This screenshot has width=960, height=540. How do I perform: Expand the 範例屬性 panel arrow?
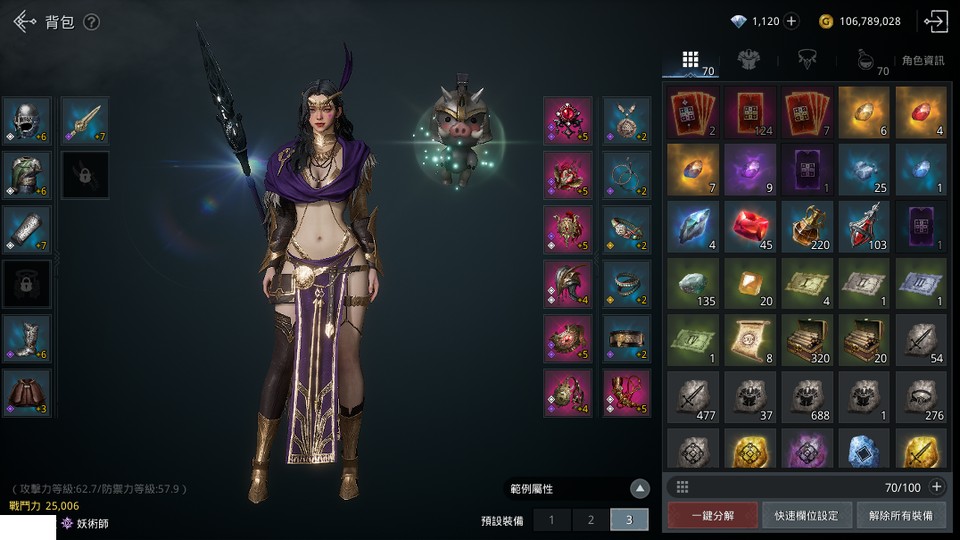pyautogui.click(x=640, y=489)
